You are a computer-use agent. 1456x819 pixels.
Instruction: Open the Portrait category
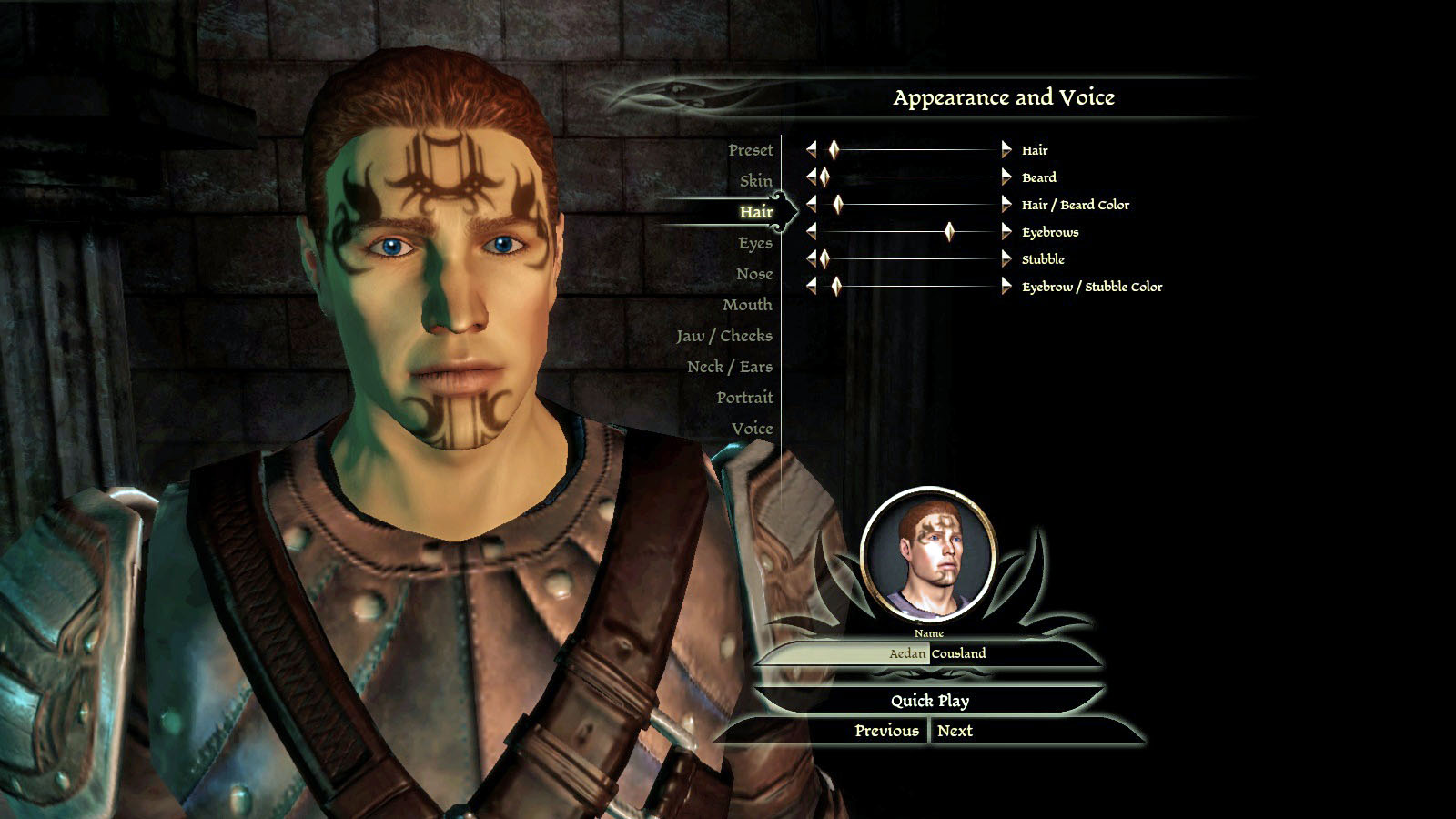[743, 398]
